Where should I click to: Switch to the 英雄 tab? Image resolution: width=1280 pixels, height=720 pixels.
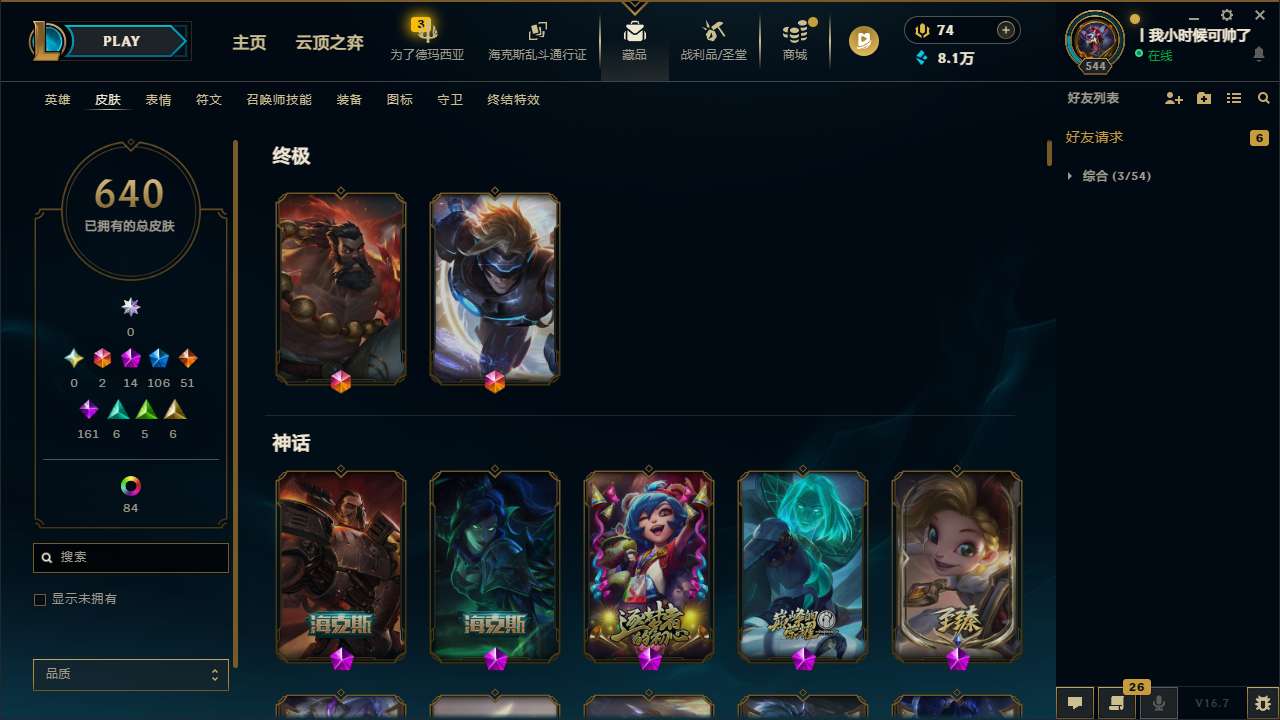click(57, 99)
